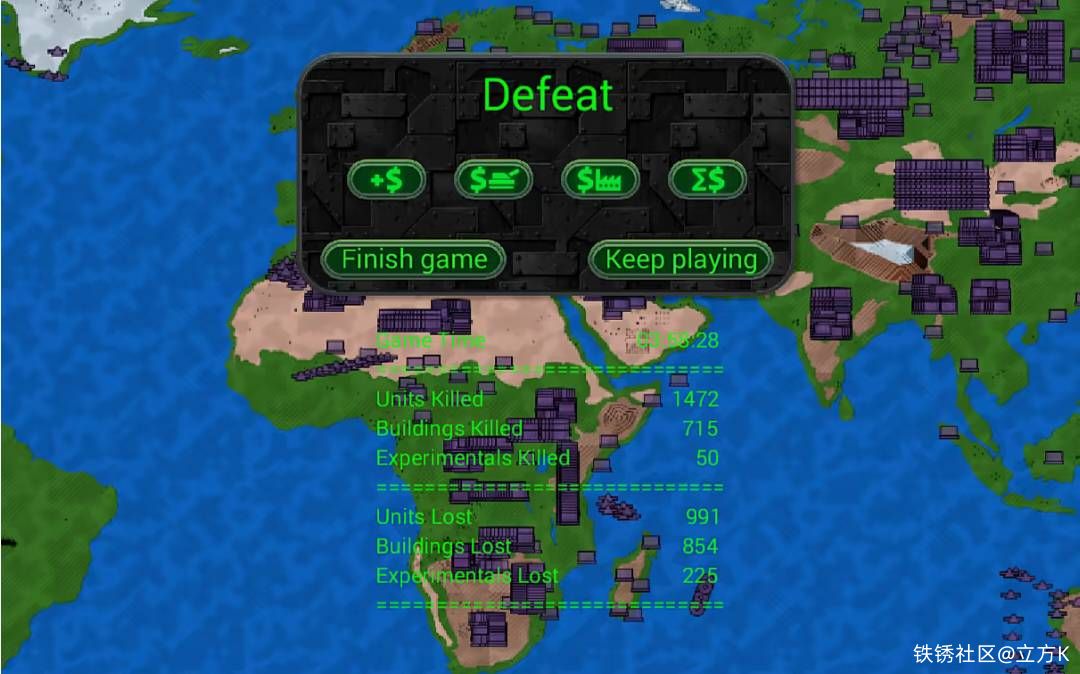The width and height of the screenshot is (1080, 674).
Task: Show the income stats with the +$ button
Action: pyautogui.click(x=386, y=180)
